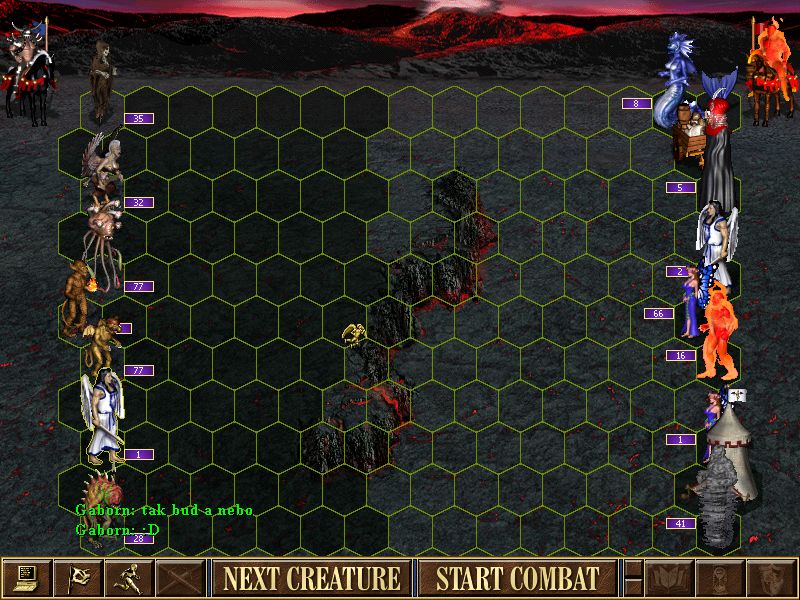The image size is (800, 600).
Task: Begin the battle with Start Combat
Action: click(517, 578)
